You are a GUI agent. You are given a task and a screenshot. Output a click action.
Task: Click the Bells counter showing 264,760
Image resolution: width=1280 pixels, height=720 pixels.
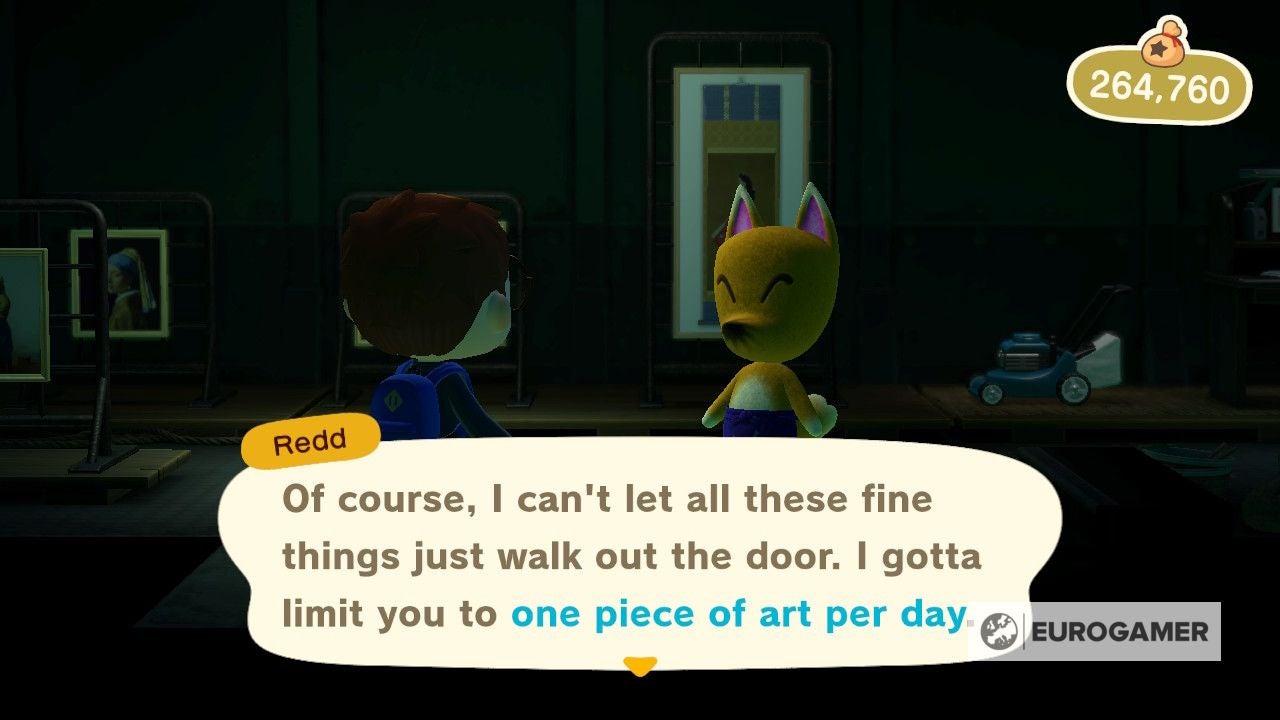pos(1168,90)
